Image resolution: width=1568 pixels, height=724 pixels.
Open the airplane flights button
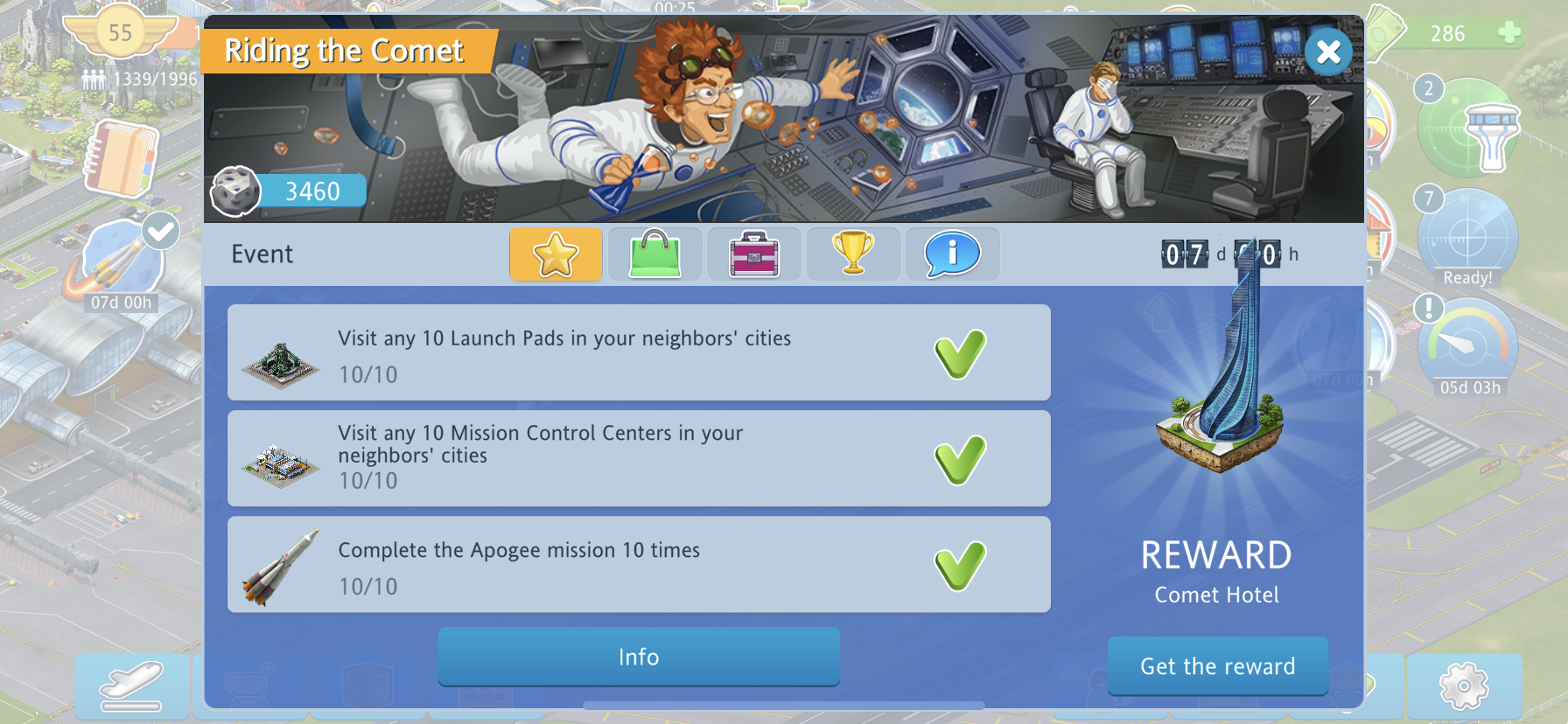[x=131, y=687]
